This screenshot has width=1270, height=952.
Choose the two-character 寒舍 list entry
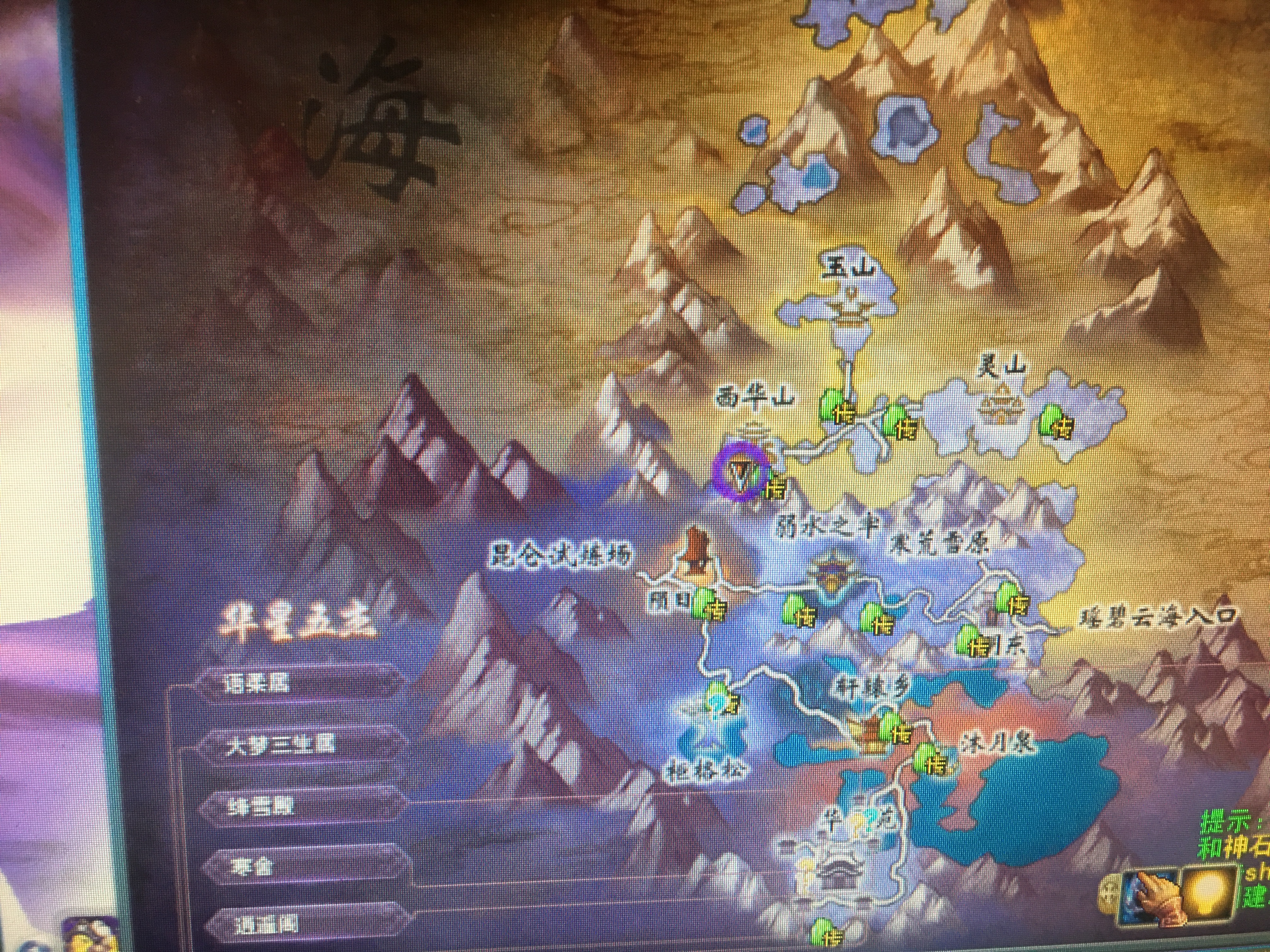tap(253, 867)
